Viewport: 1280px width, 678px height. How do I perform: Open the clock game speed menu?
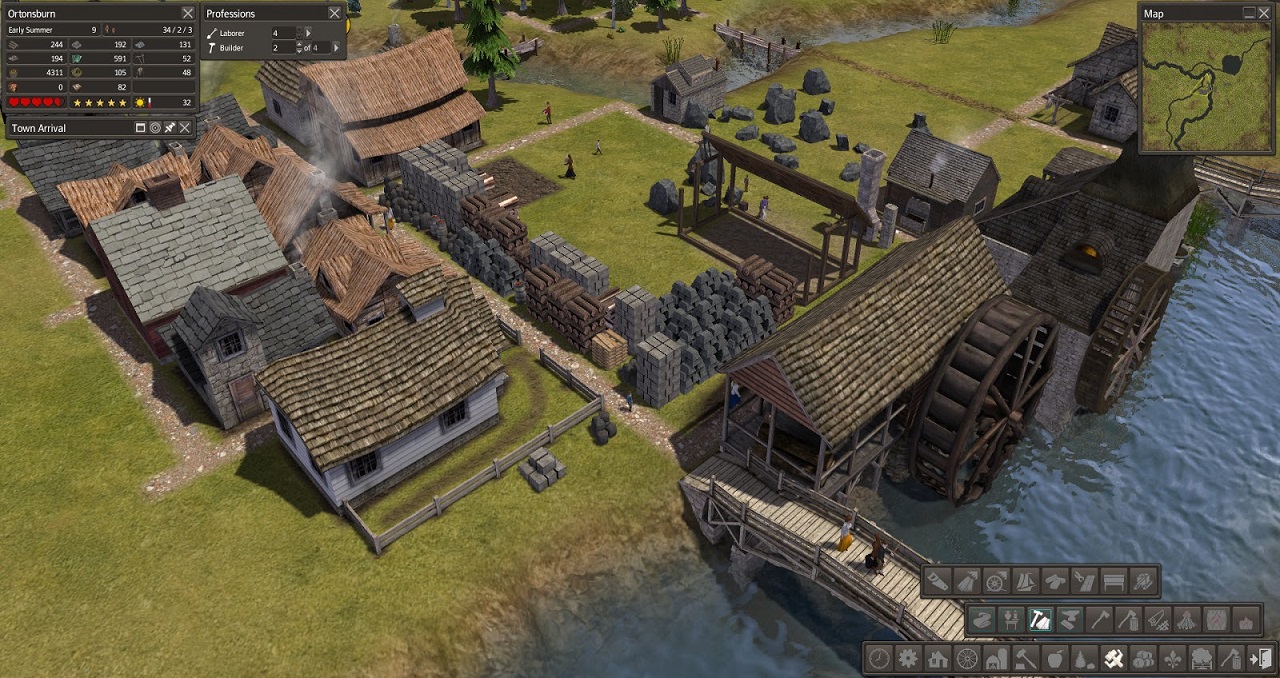point(879,659)
